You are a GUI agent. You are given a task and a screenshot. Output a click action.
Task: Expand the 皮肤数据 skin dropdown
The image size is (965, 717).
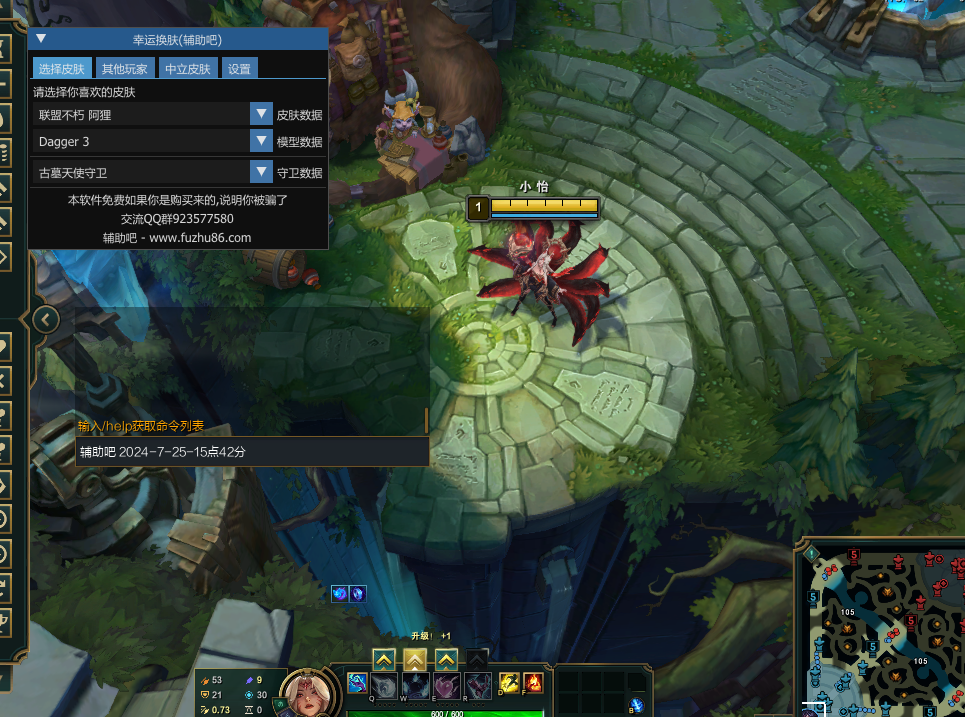[261, 115]
